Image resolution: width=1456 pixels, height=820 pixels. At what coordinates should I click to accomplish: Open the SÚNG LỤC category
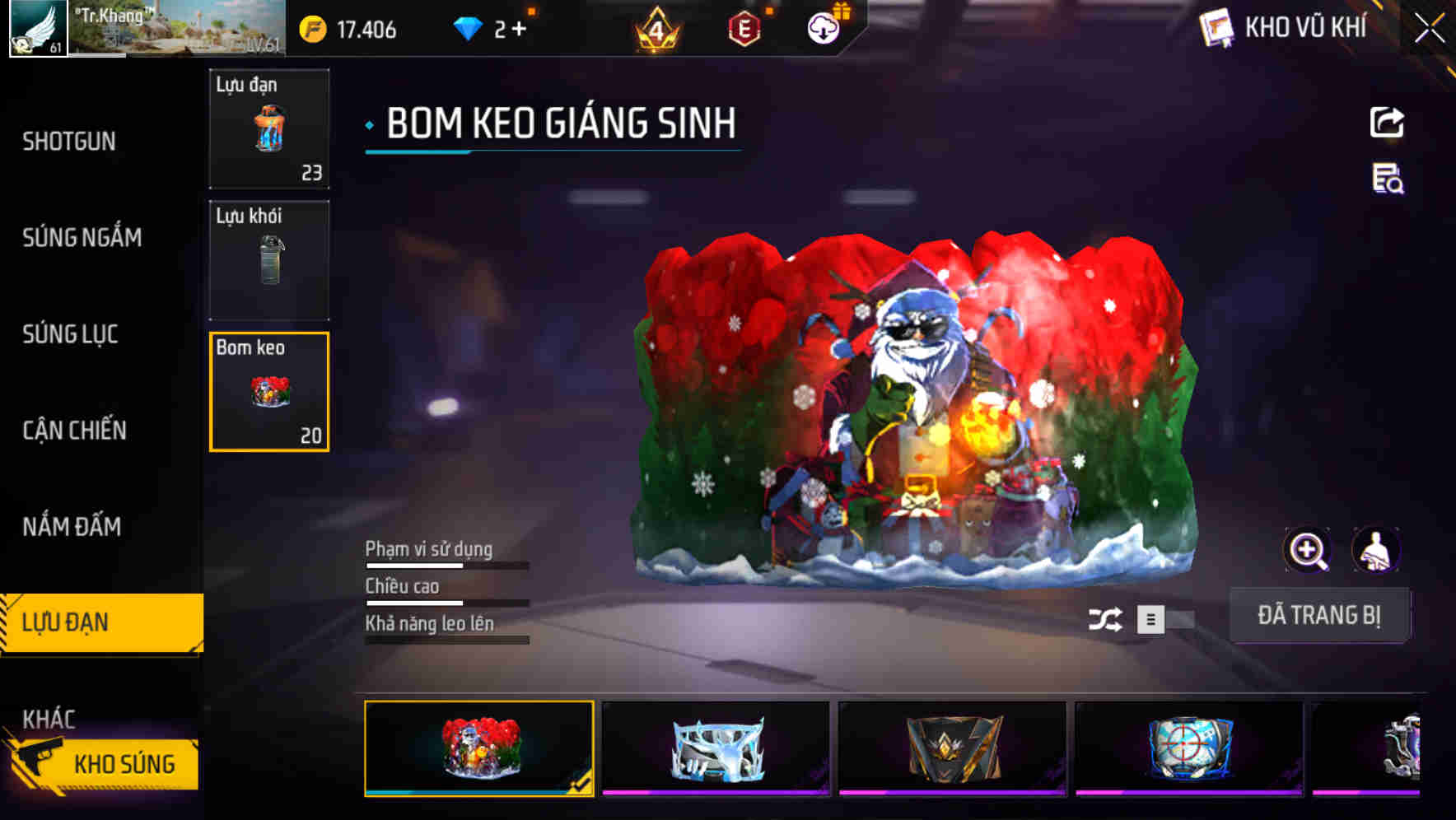click(68, 334)
